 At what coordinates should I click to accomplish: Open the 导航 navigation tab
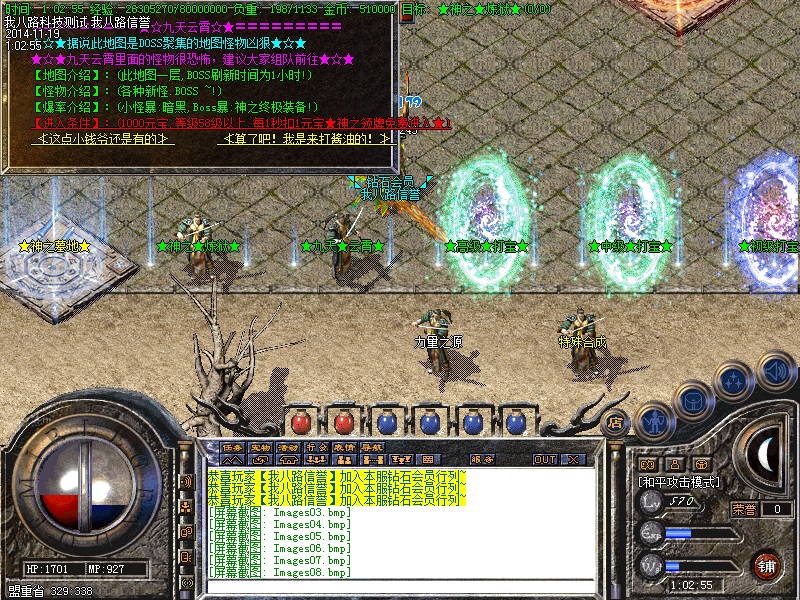(x=373, y=447)
